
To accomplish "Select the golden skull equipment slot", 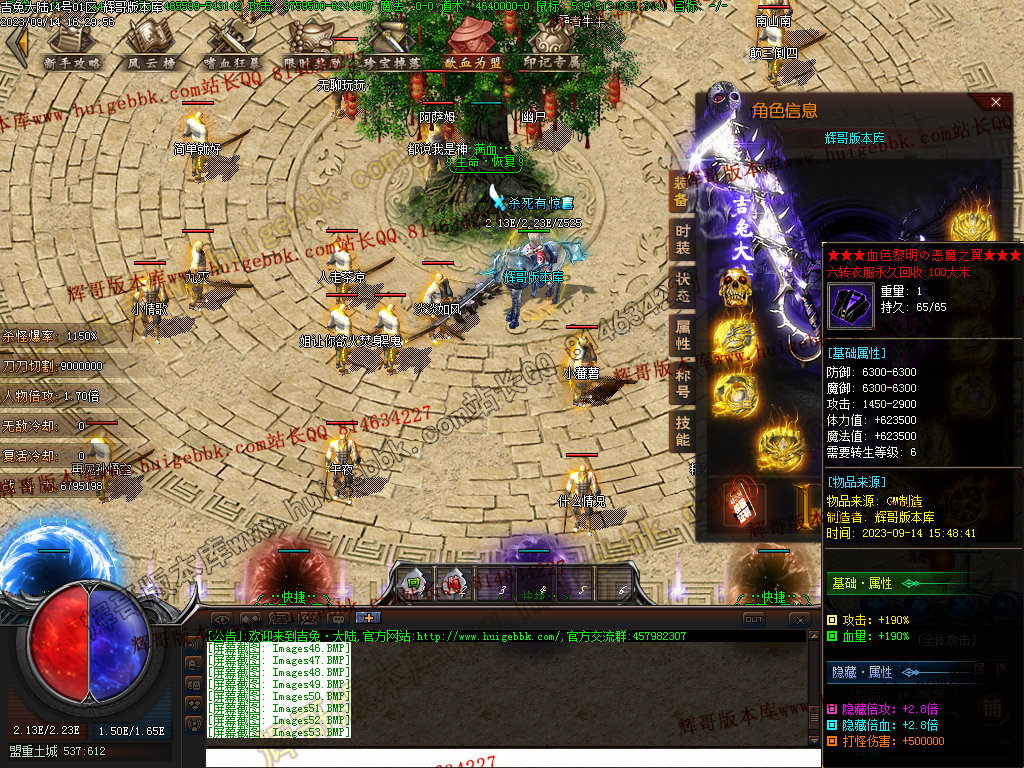I will pos(735,288).
